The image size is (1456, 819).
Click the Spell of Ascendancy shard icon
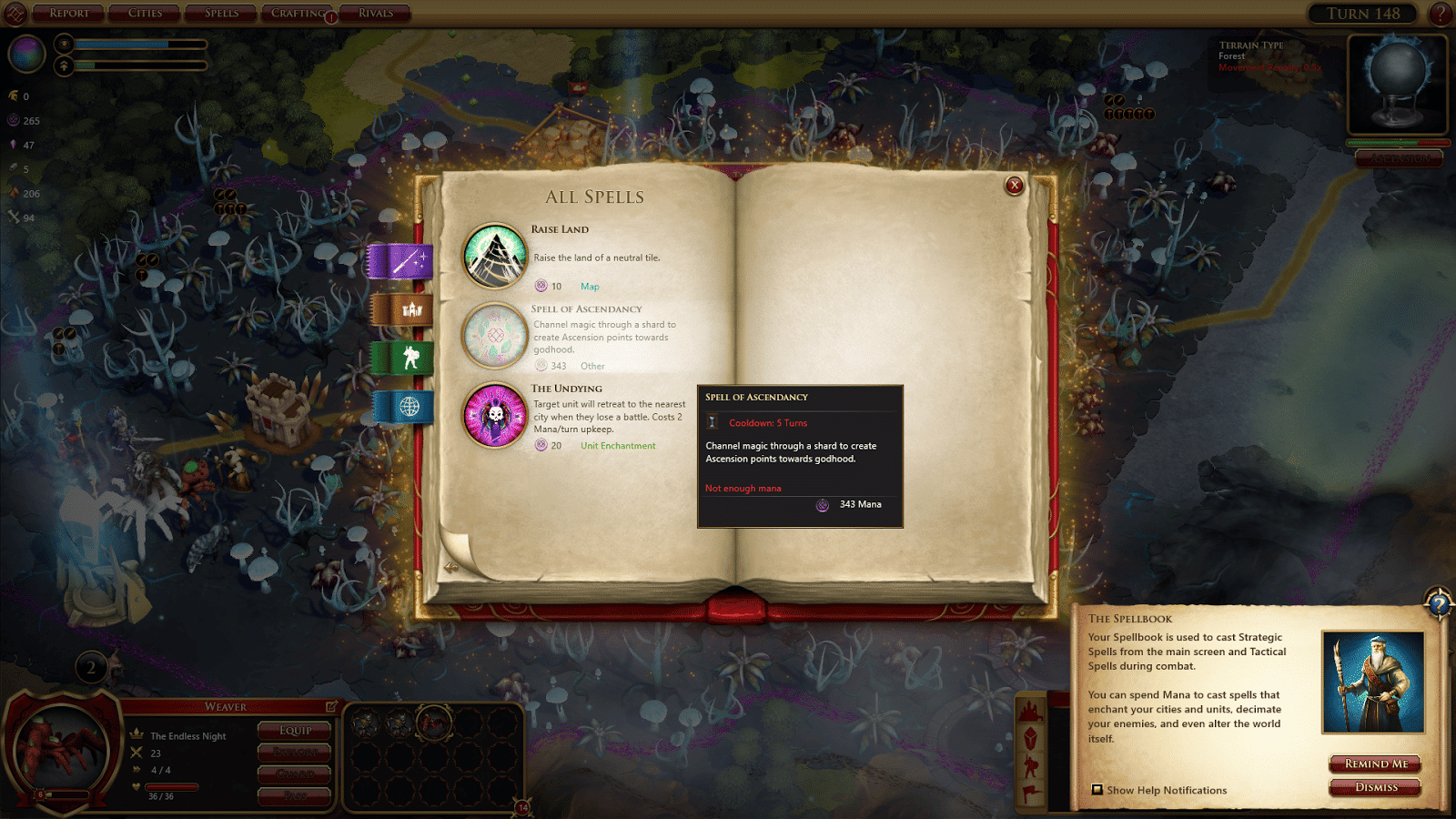(x=494, y=336)
